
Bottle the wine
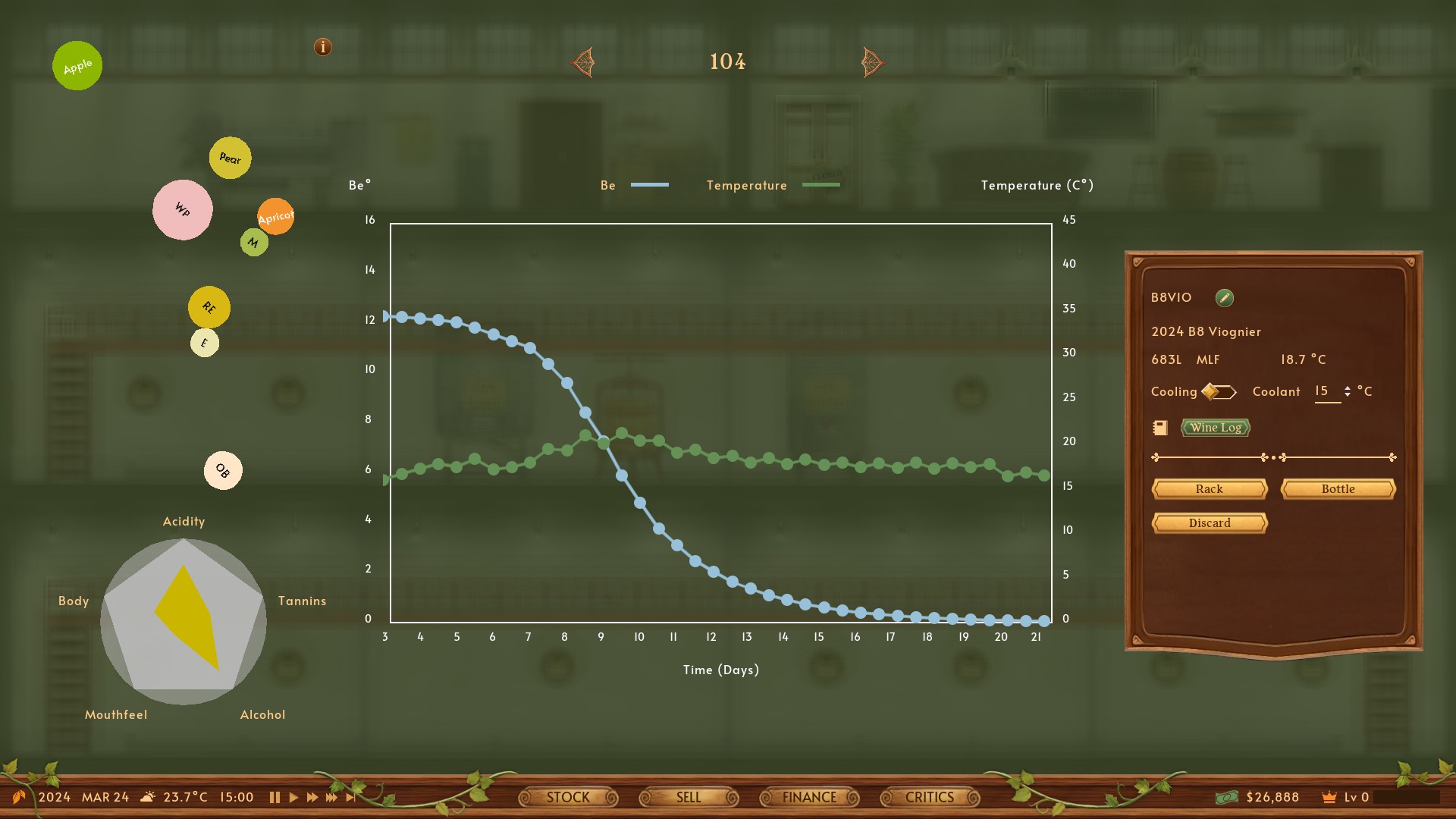1338,489
